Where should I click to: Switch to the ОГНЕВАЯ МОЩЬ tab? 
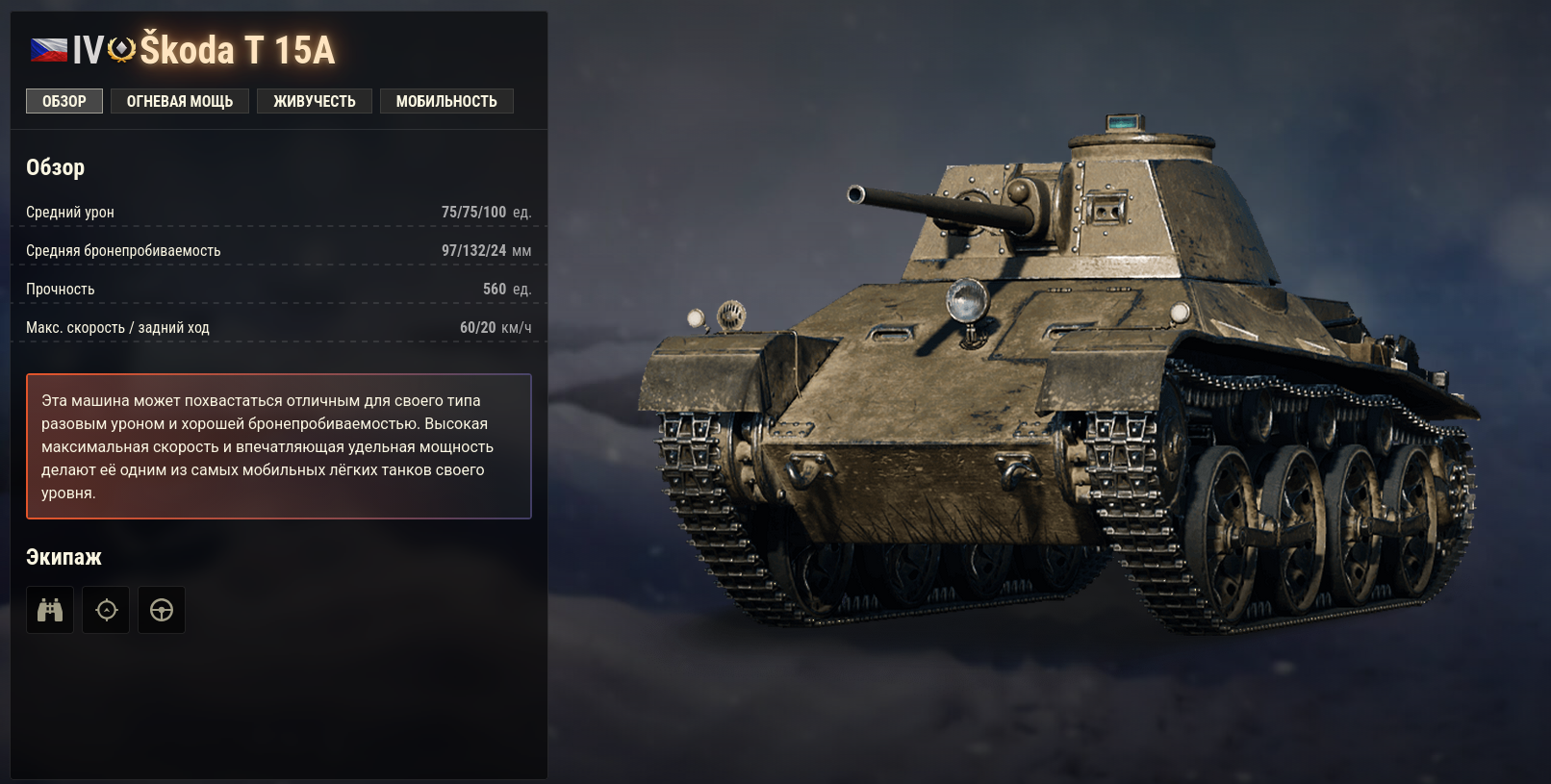click(179, 100)
